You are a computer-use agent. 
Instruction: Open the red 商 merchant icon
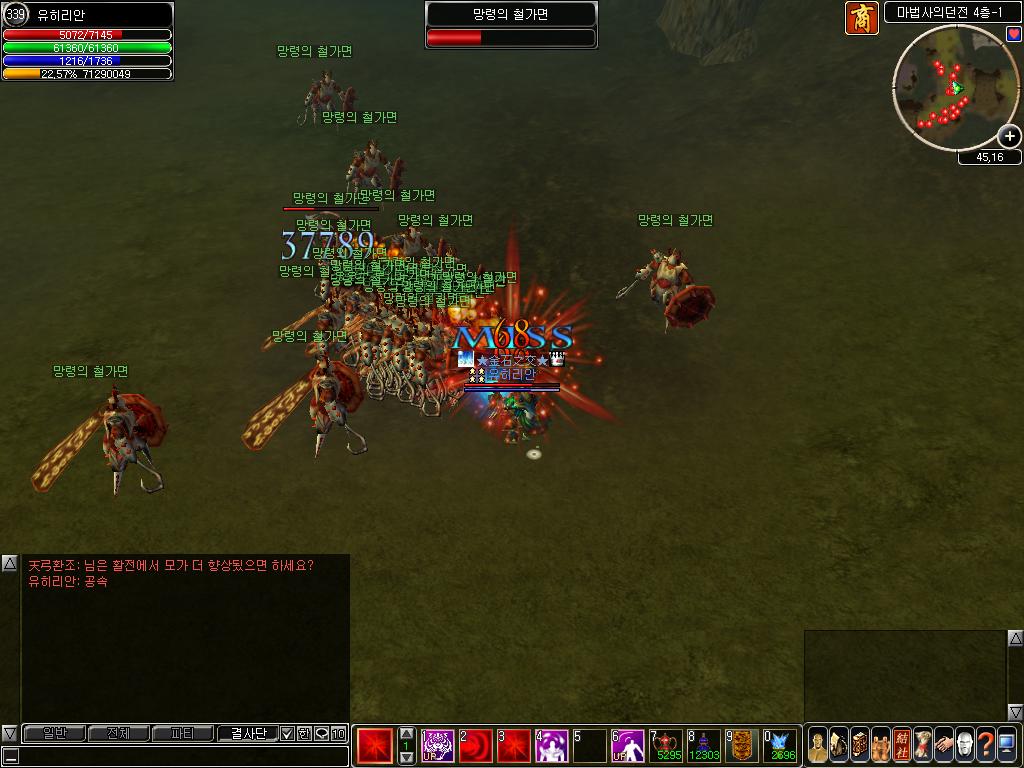click(x=862, y=18)
